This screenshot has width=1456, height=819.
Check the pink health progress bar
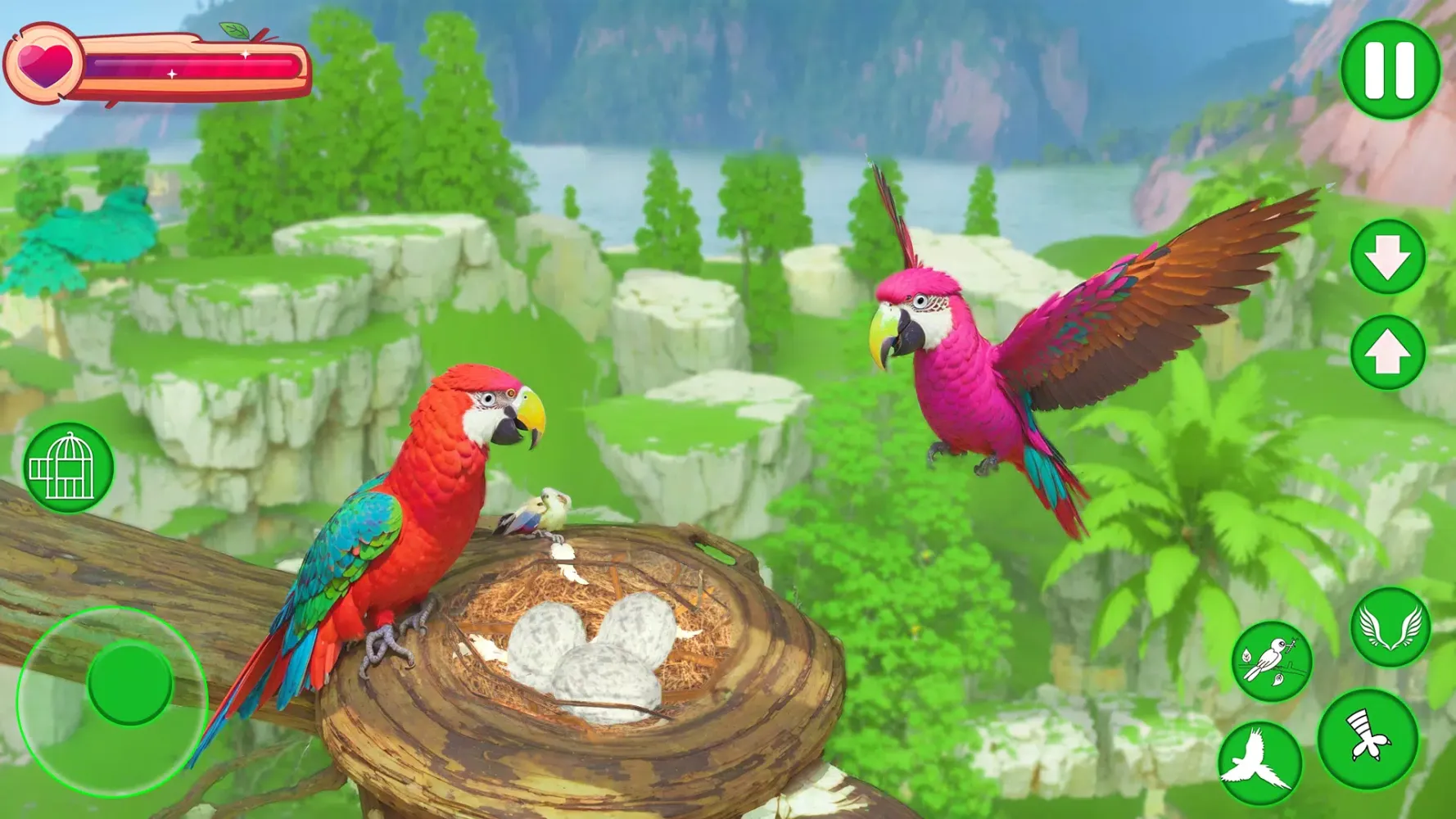[188, 66]
